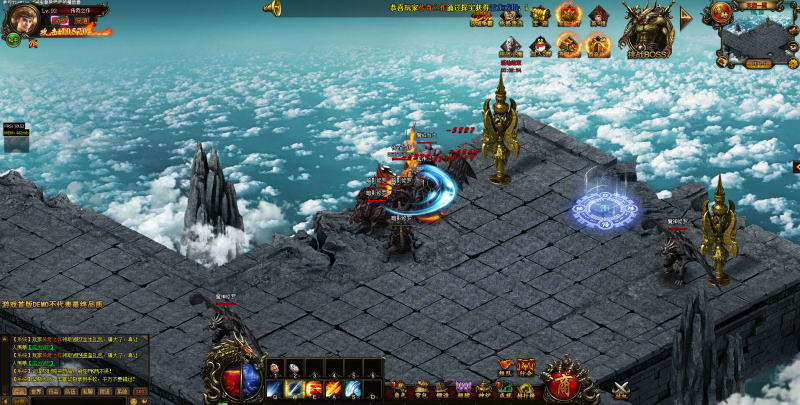800x405 pixels.
Task: Toggle the sound speaker icon
Action: pyautogui.click(x=272, y=8)
